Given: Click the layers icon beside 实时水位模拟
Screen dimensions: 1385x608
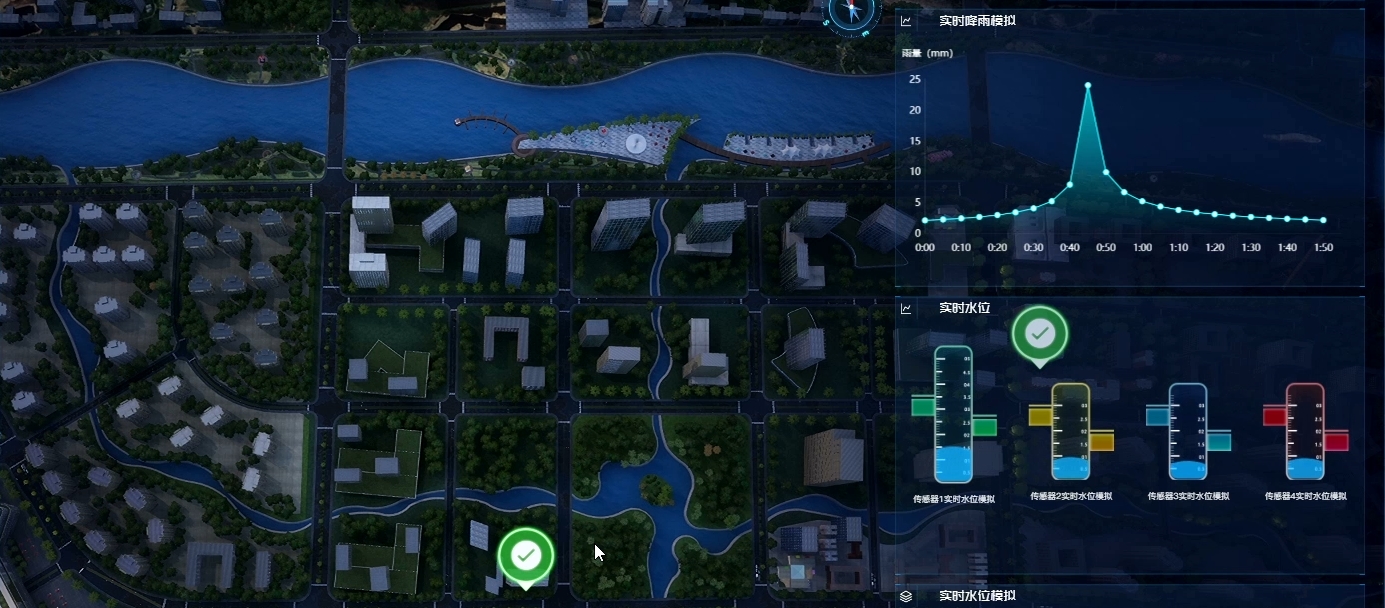Looking at the screenshot, I should (906, 596).
